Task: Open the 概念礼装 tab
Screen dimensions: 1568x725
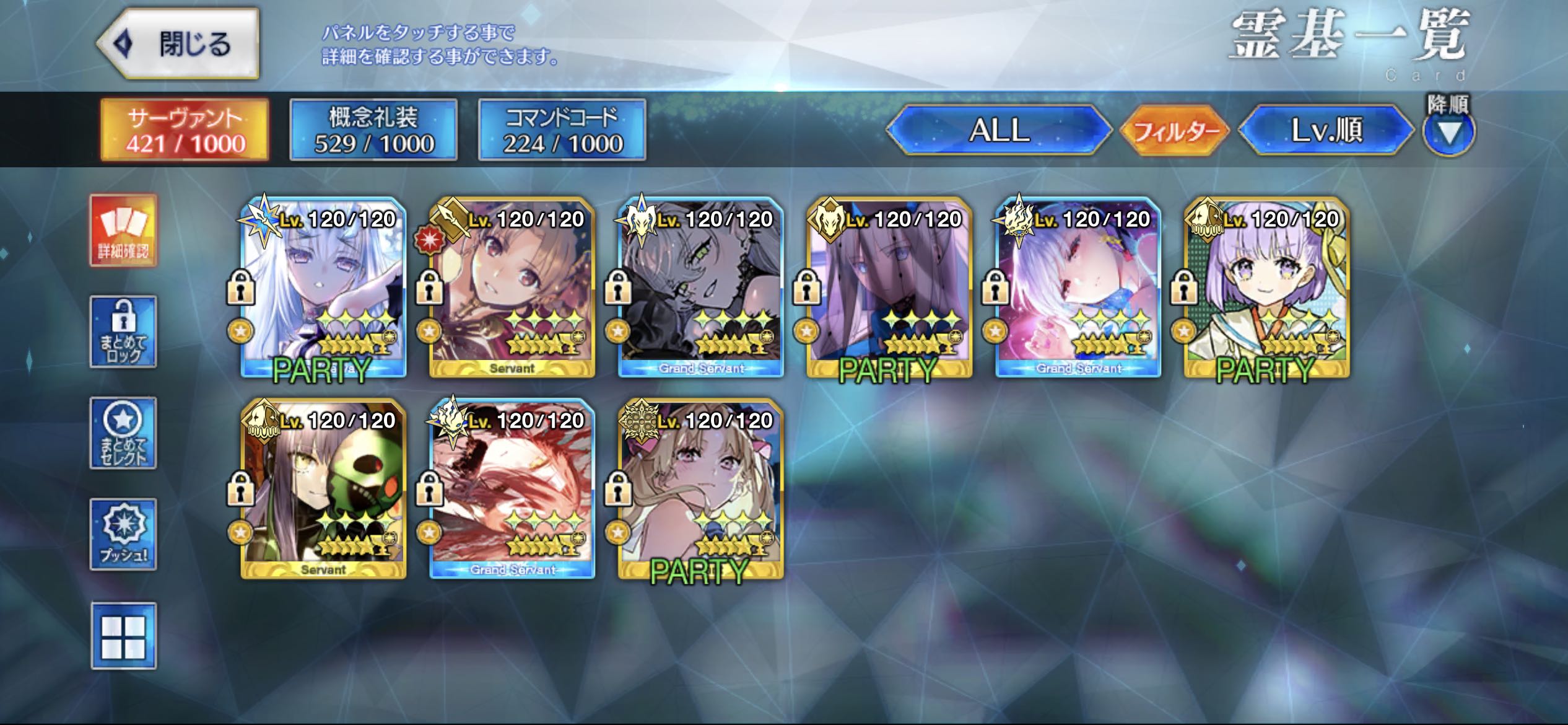Action: [x=373, y=130]
